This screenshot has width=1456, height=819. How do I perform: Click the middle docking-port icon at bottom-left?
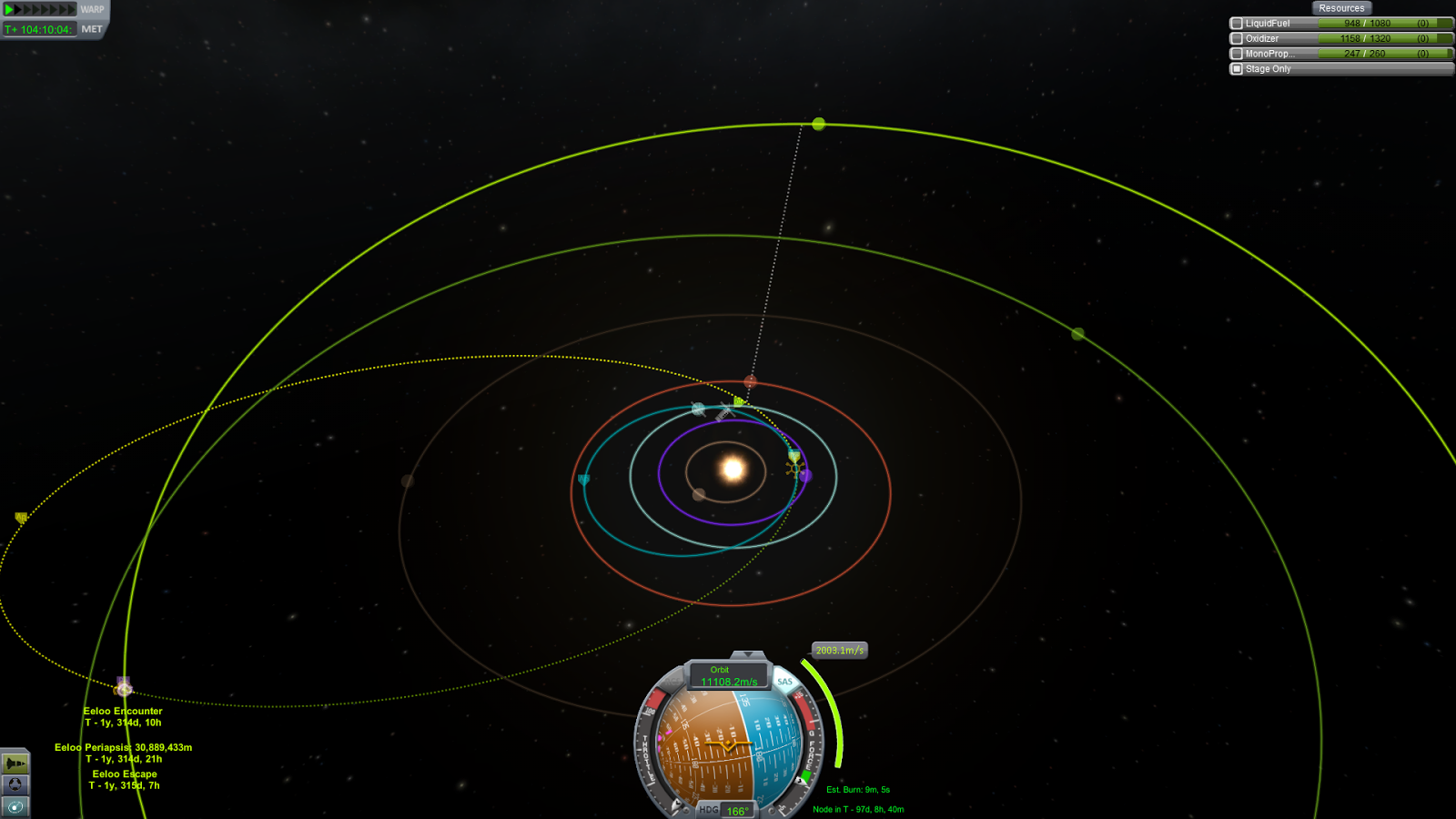(x=14, y=784)
